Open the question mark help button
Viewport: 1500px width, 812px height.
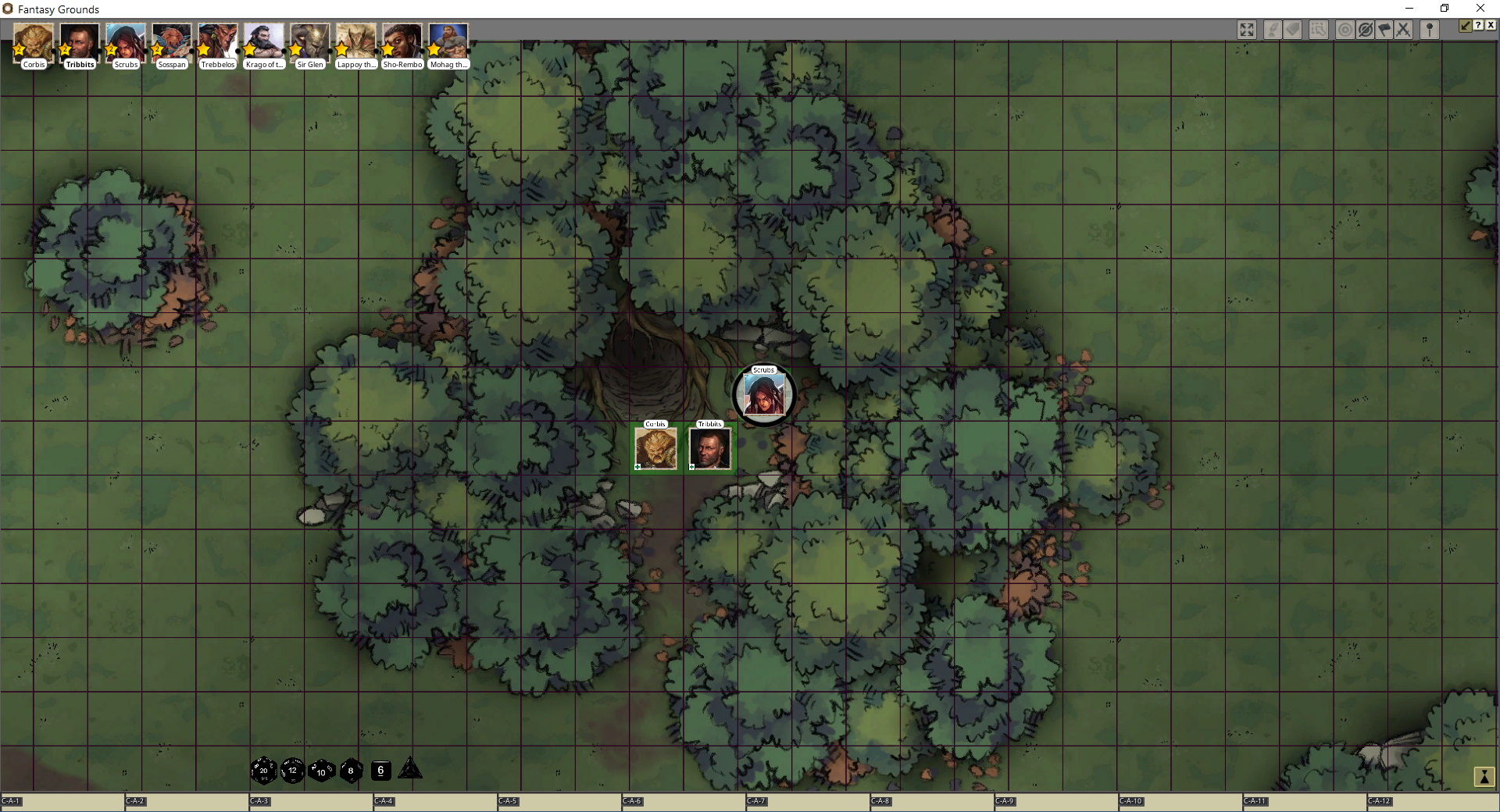(x=1478, y=25)
